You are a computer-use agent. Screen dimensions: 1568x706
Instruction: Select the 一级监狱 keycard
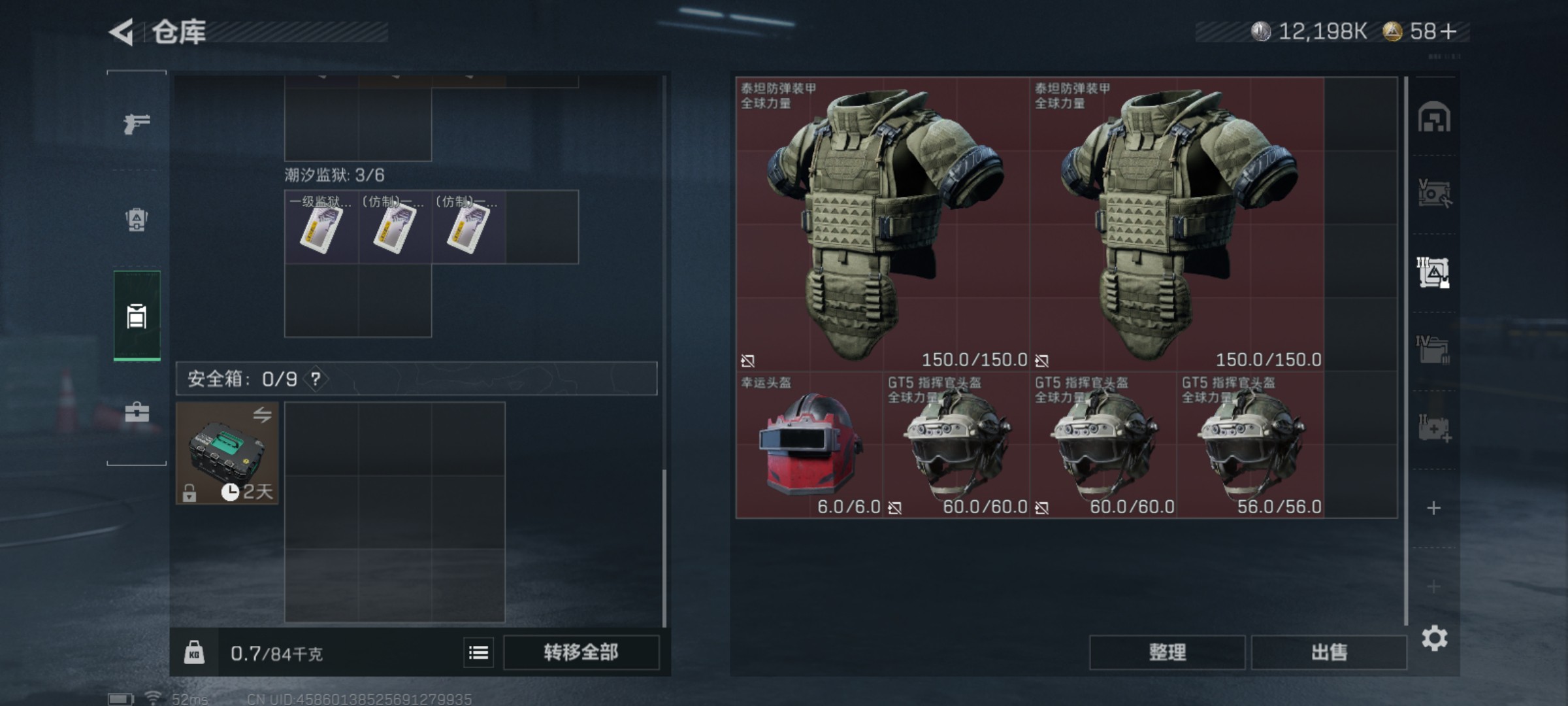click(321, 227)
